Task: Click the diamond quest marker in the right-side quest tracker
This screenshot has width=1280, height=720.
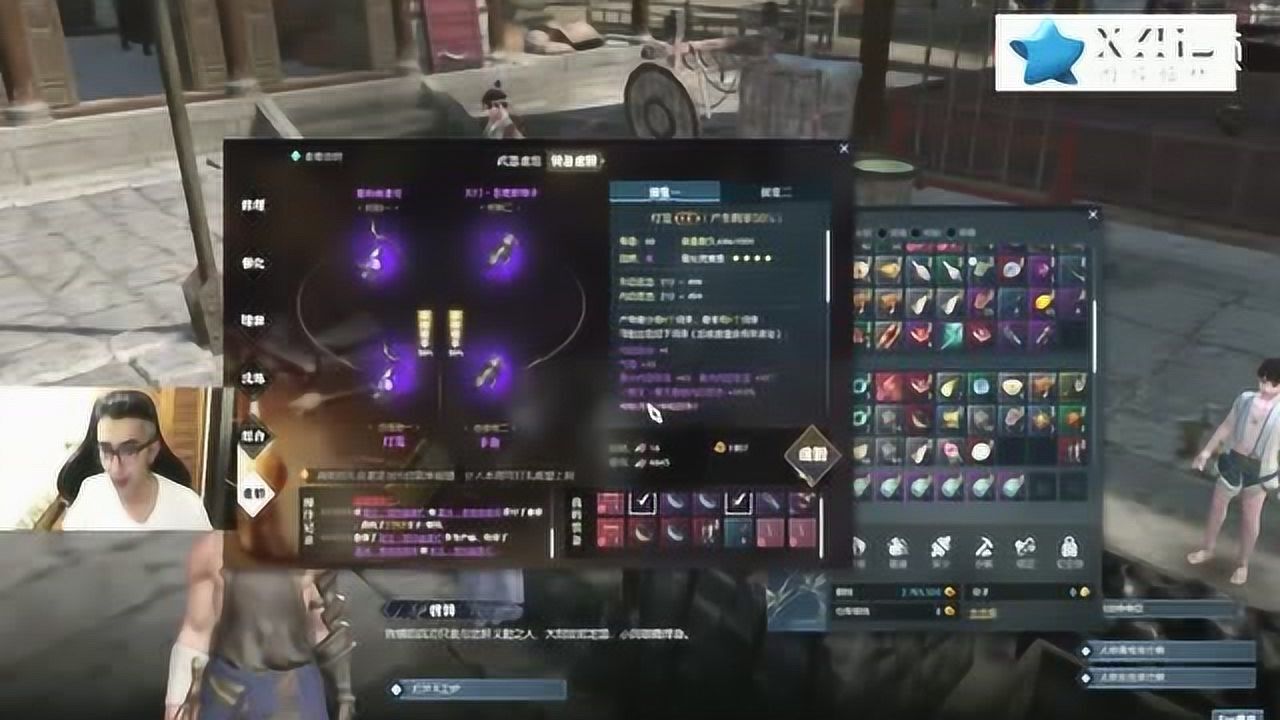Action: click(x=1086, y=650)
